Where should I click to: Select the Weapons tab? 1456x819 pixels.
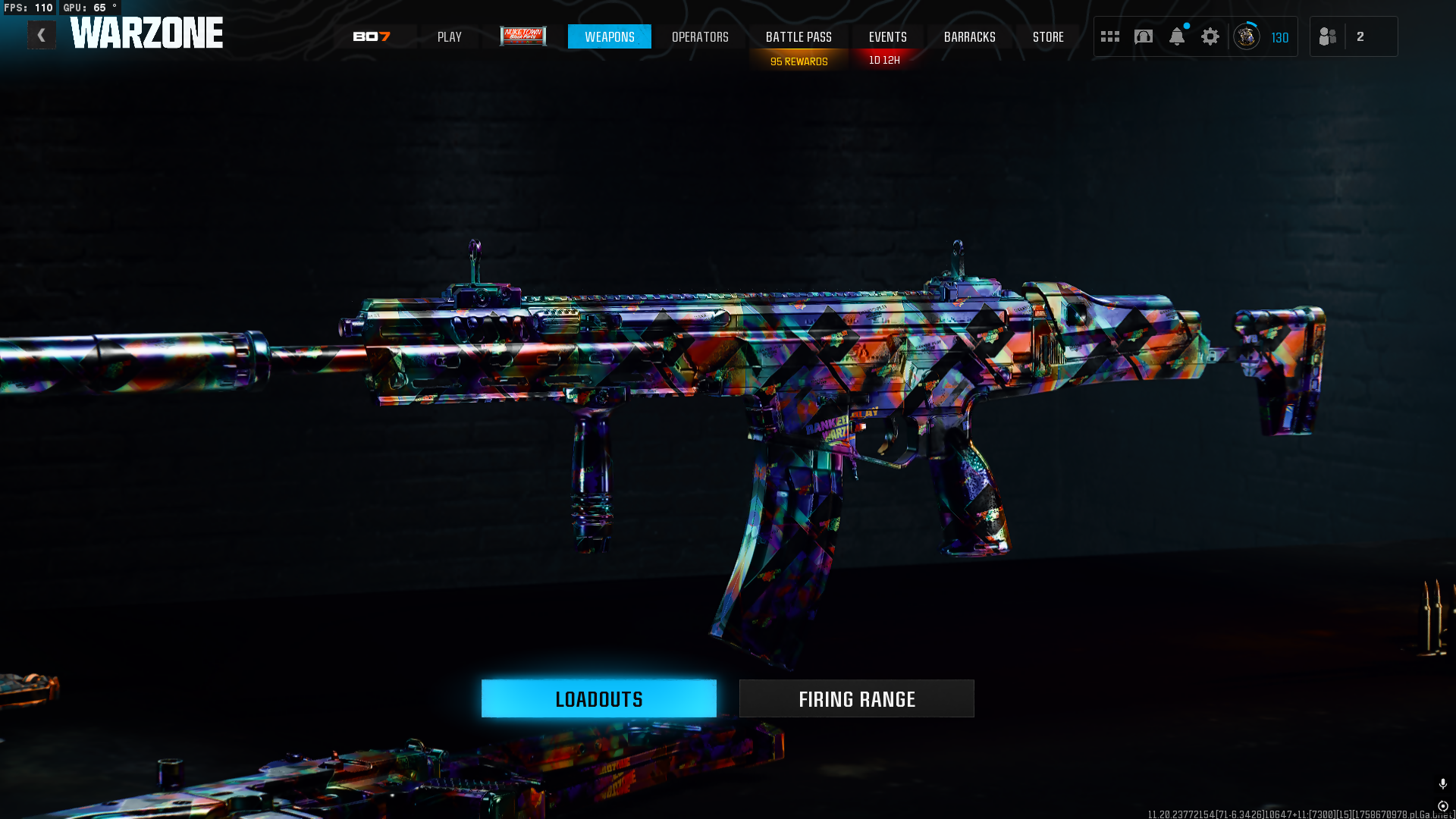click(609, 36)
